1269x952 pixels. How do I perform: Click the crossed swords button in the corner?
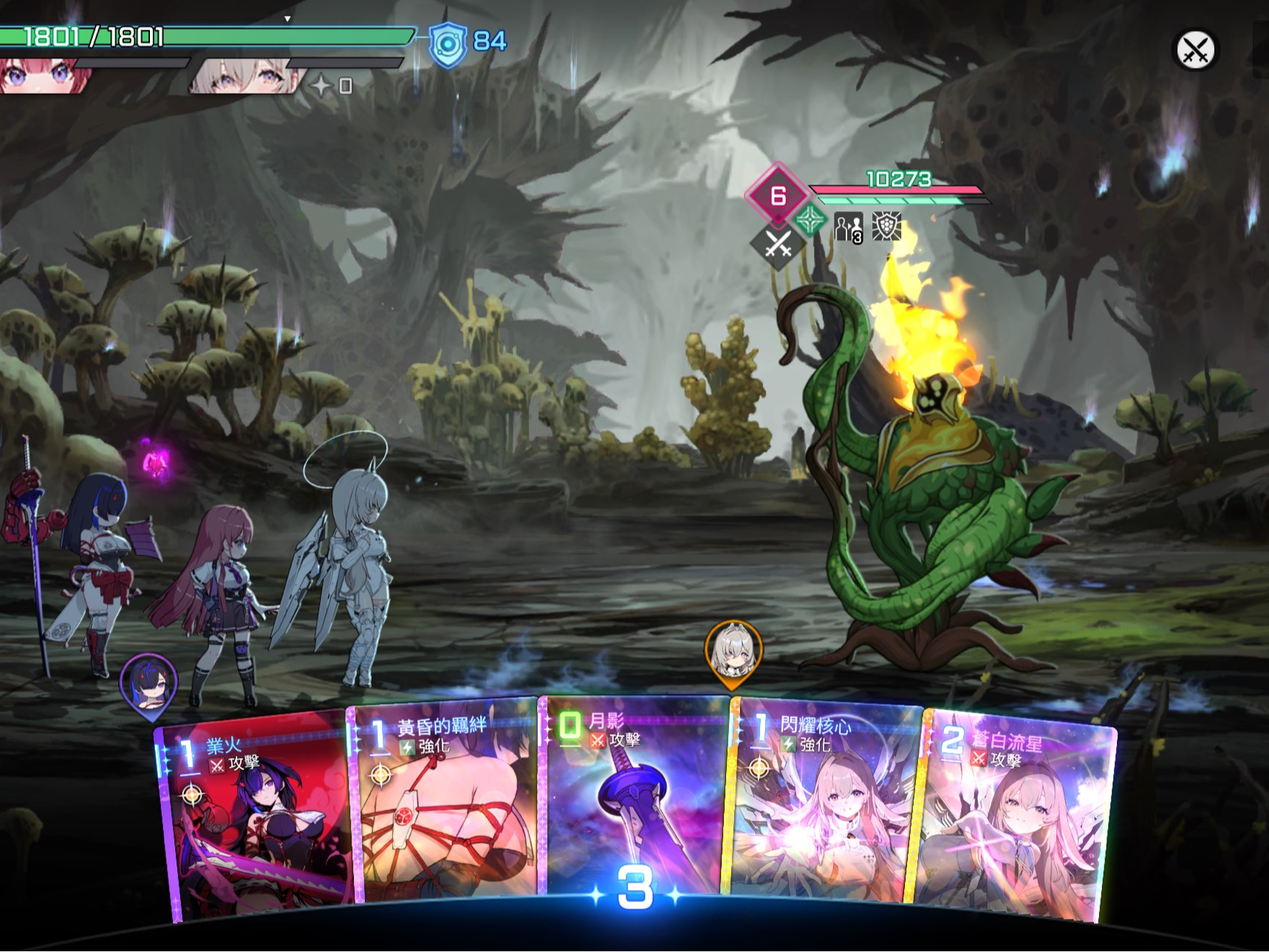1195,50
